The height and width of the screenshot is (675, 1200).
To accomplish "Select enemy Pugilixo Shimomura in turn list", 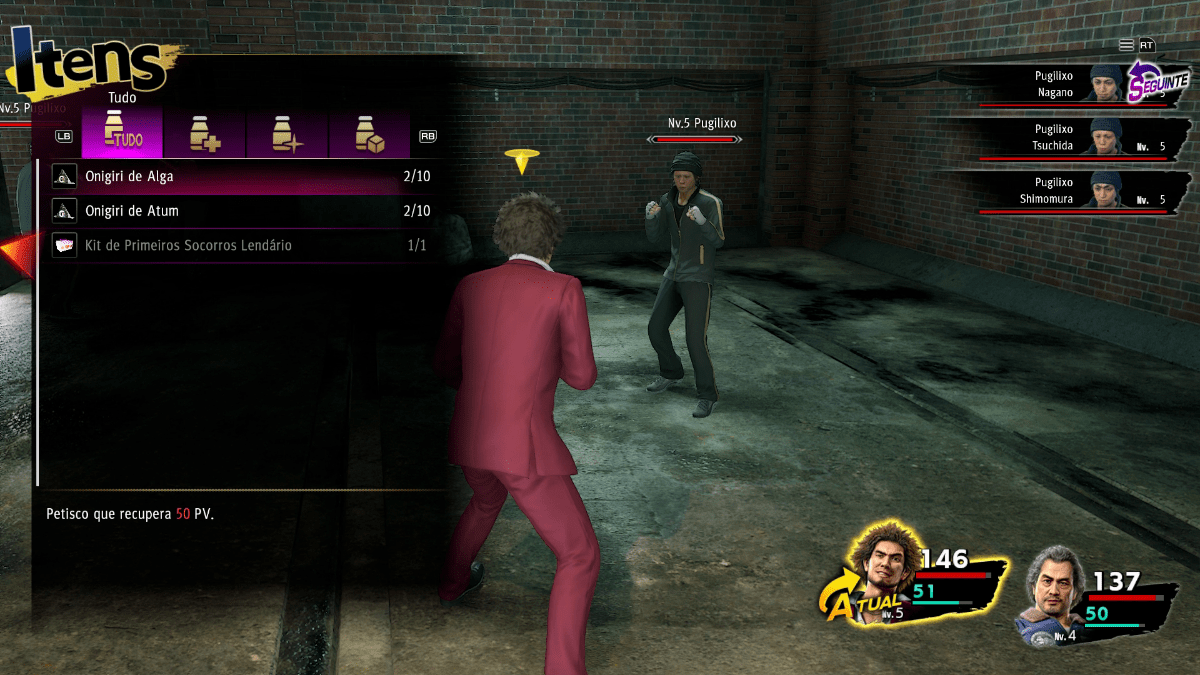I will point(1060,190).
